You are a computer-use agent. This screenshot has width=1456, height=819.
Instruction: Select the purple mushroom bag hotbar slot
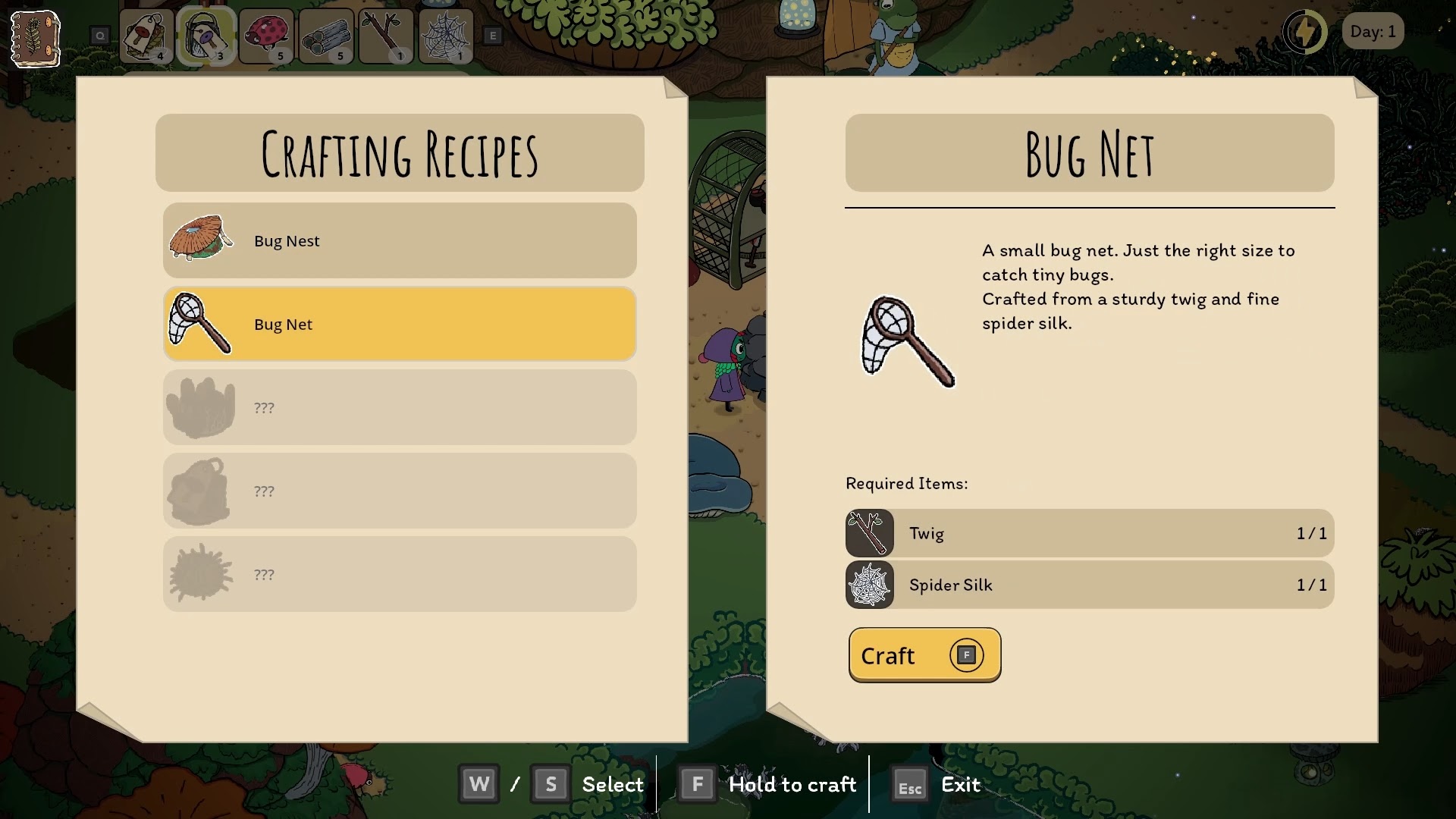click(x=206, y=36)
